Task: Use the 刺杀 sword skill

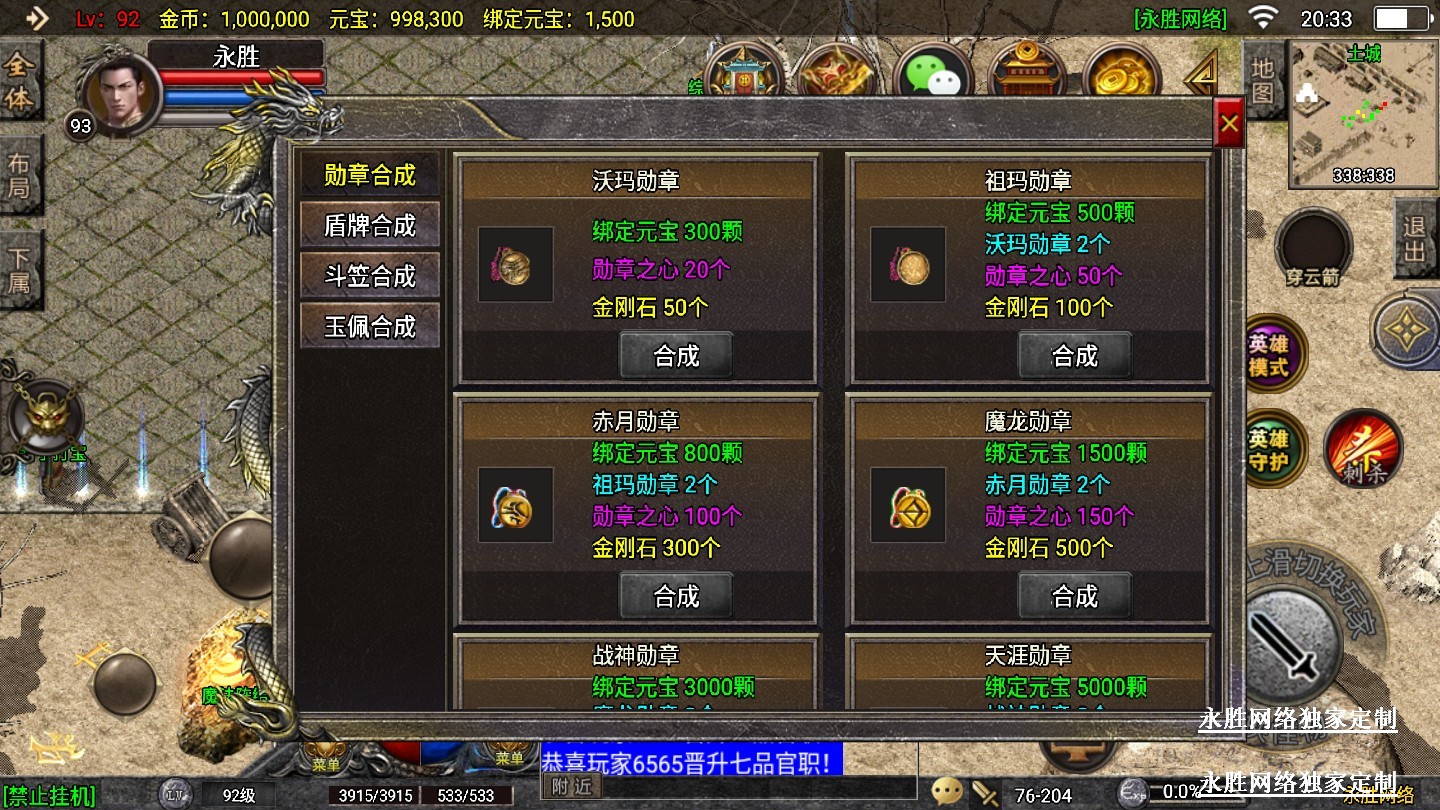Action: (x=1362, y=449)
